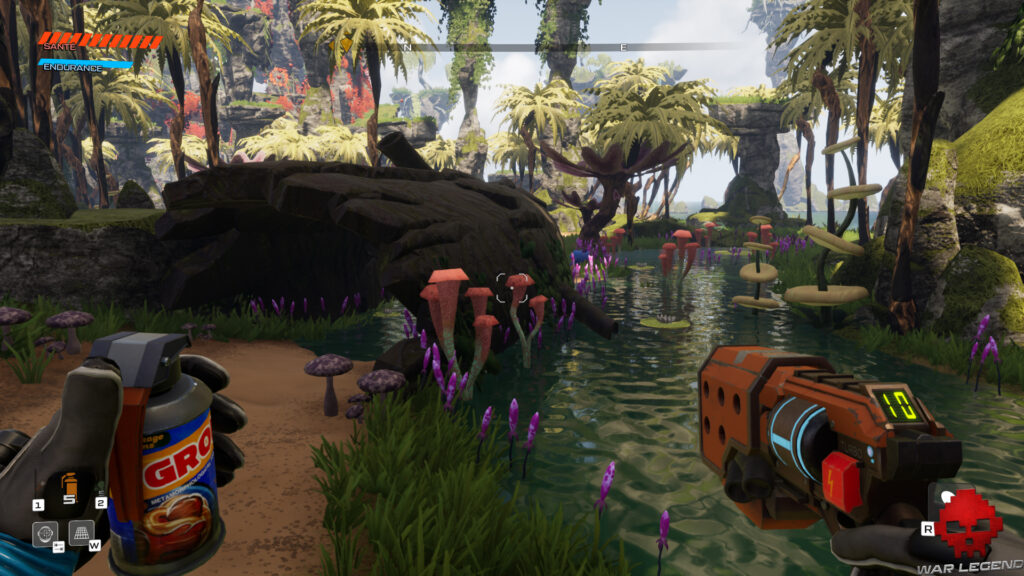Click the grid-shaped ability icon
Screen dimensions: 1024x576
pos(82,532)
